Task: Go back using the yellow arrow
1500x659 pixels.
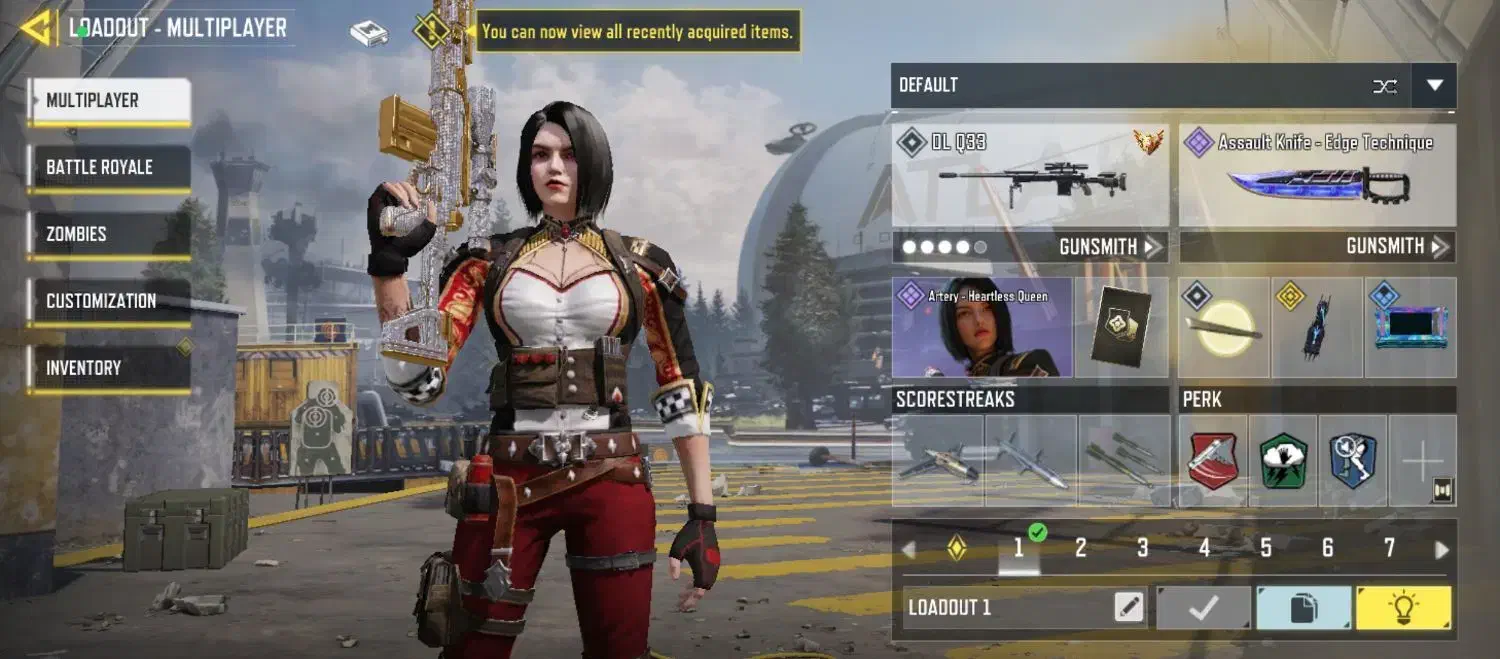Action: (x=36, y=28)
